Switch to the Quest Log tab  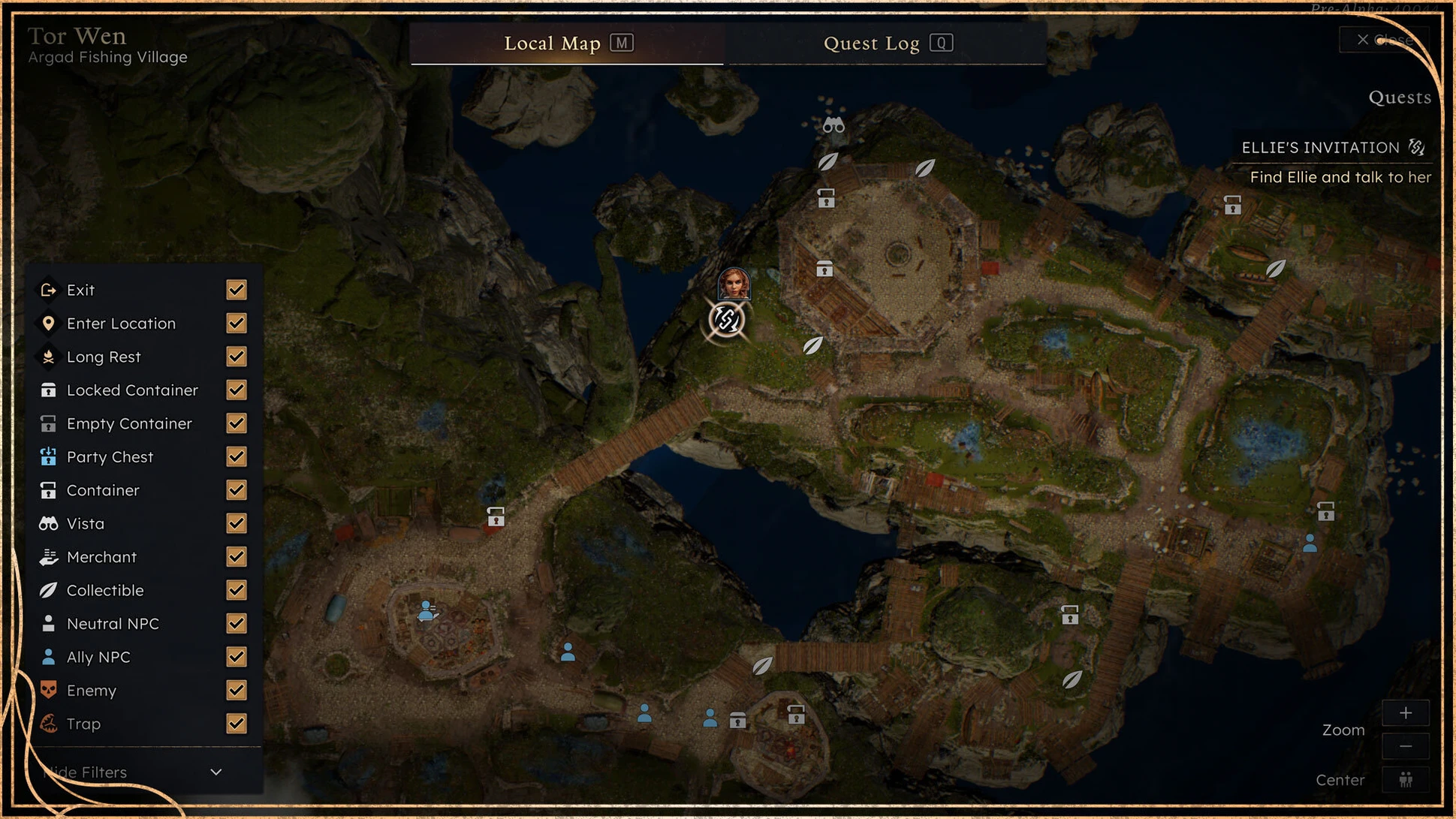(x=887, y=44)
